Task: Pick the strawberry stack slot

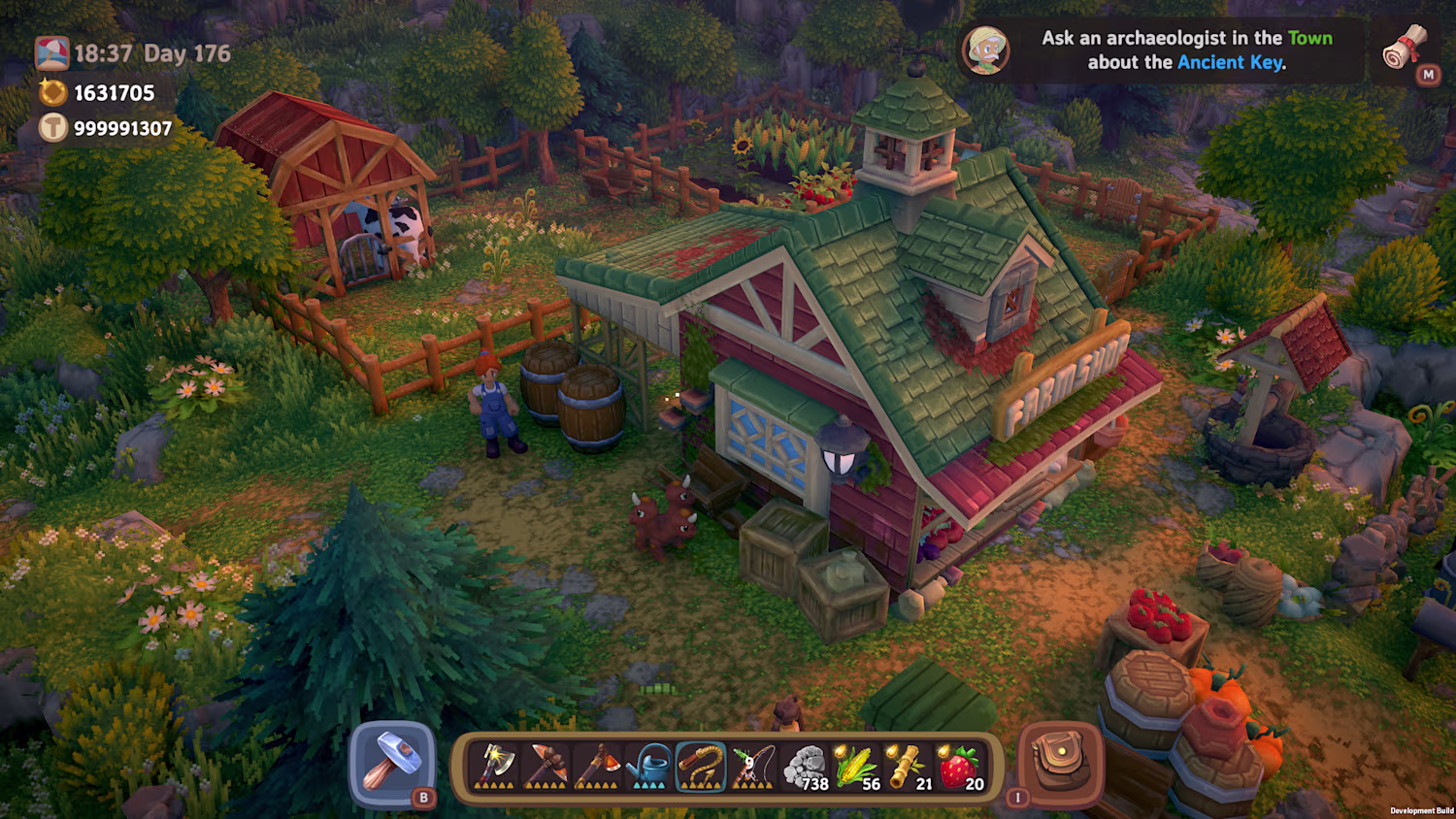Action: point(960,767)
